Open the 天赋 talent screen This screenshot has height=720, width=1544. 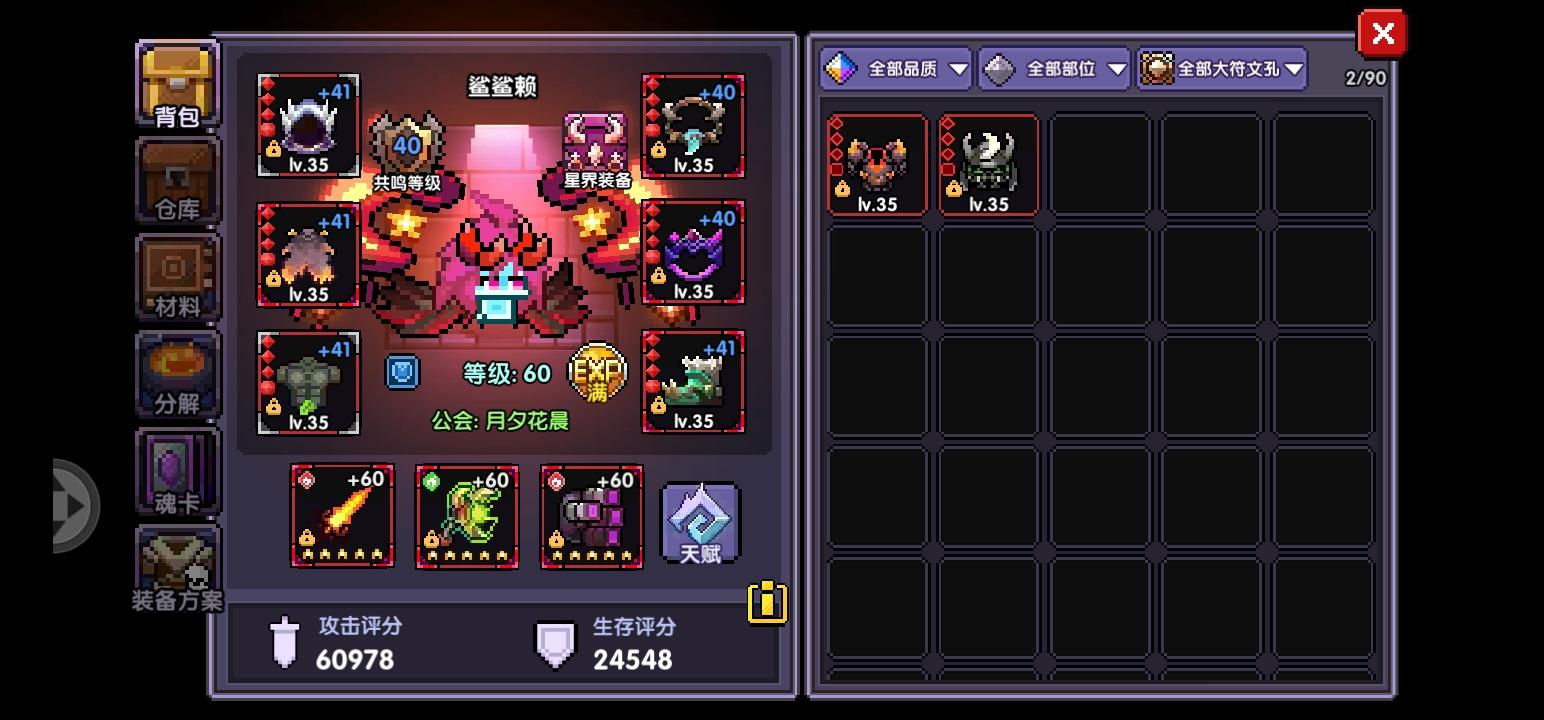(698, 520)
